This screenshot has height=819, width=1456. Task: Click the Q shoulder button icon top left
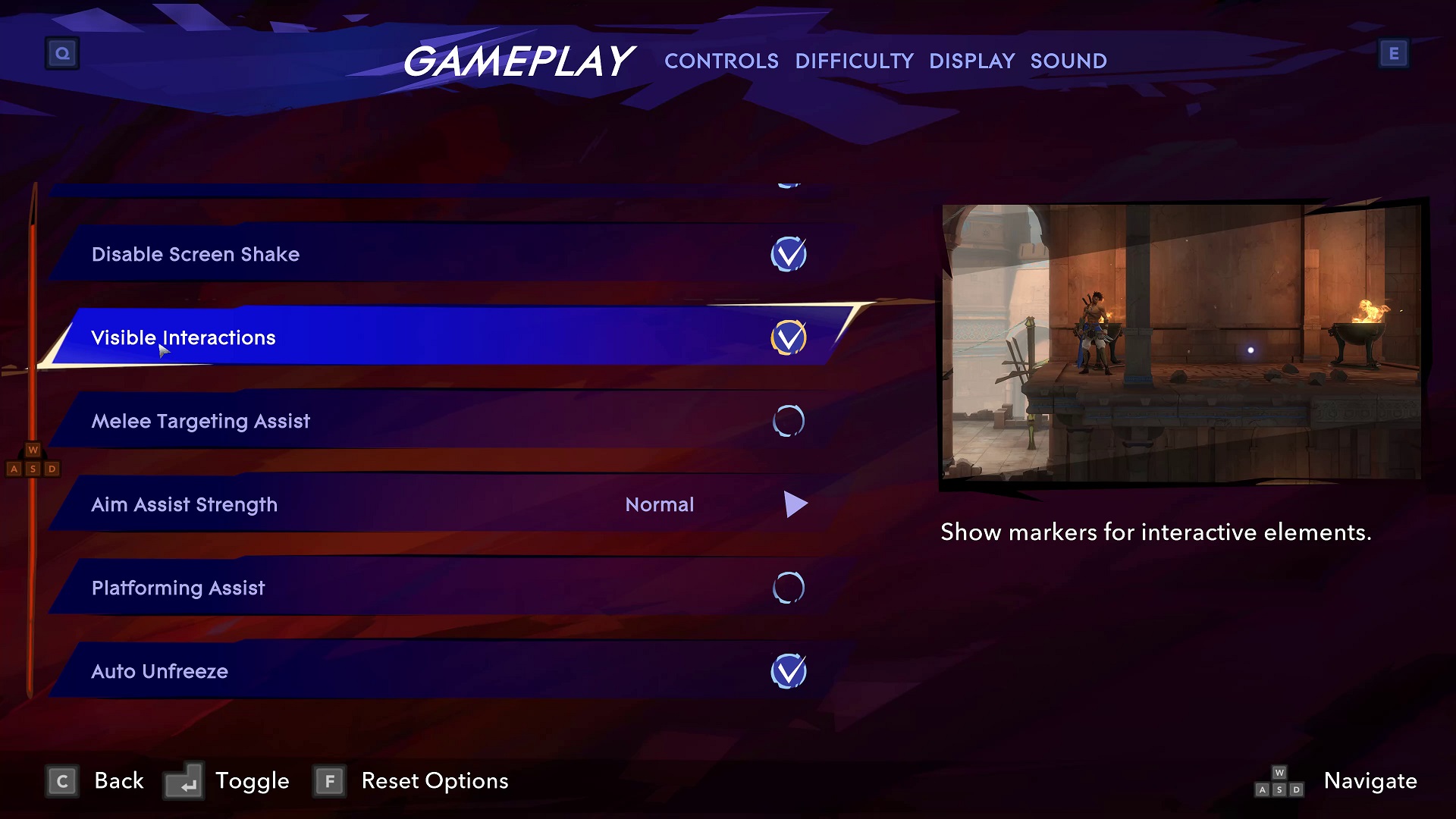(x=62, y=53)
